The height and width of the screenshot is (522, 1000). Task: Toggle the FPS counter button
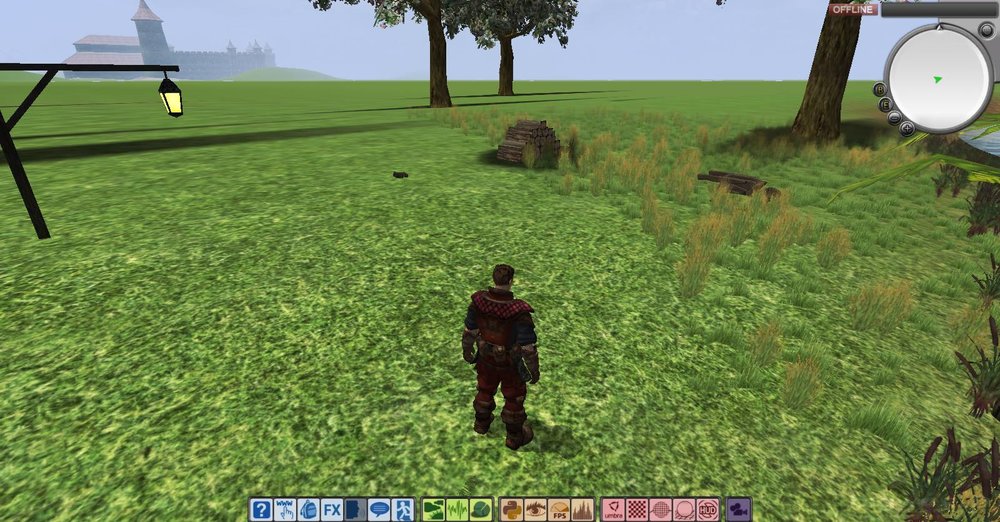click(559, 510)
